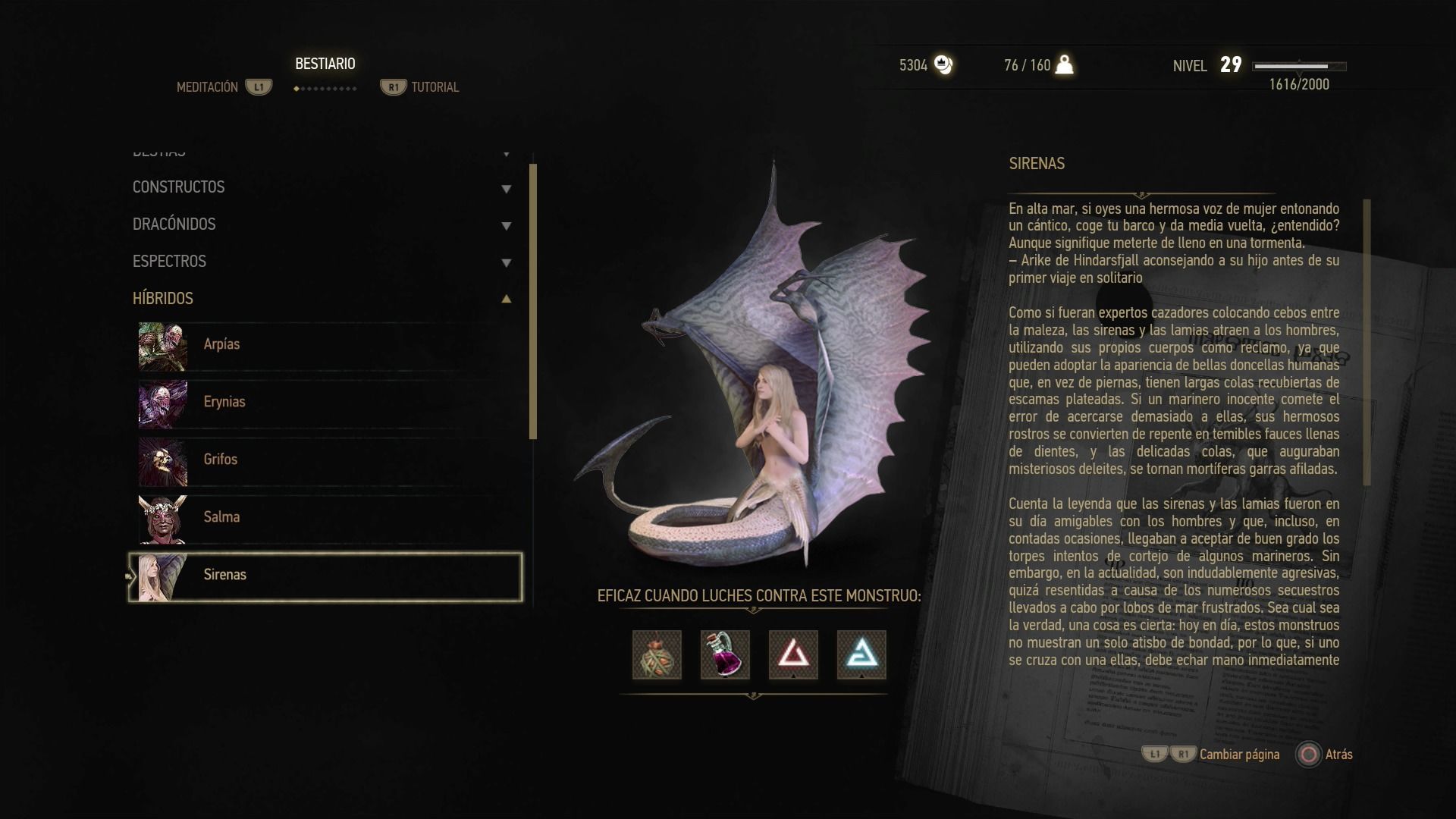Click the red triangle sign icon
1456x819 pixels.
pos(793,654)
